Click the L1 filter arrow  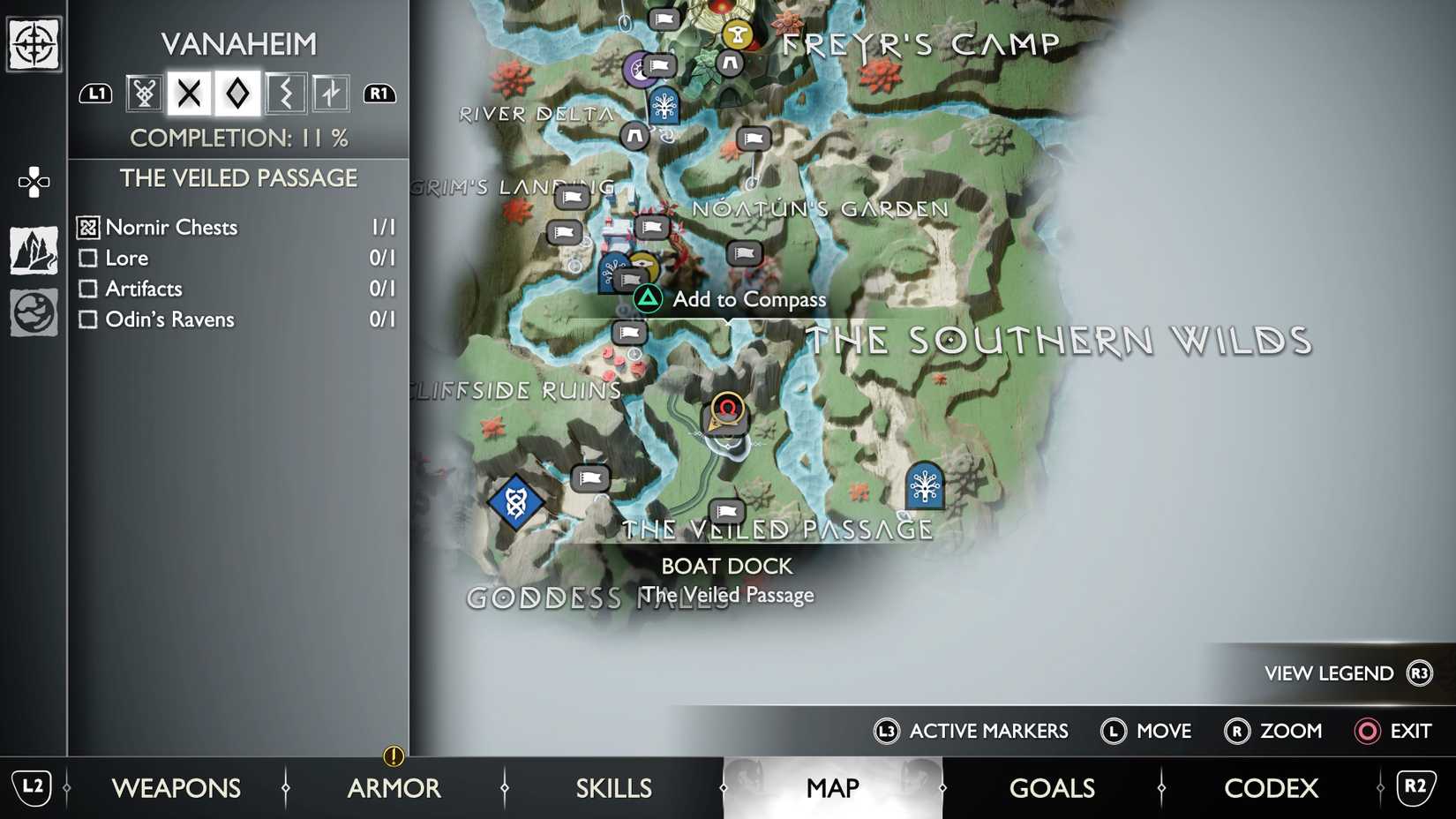coord(95,93)
